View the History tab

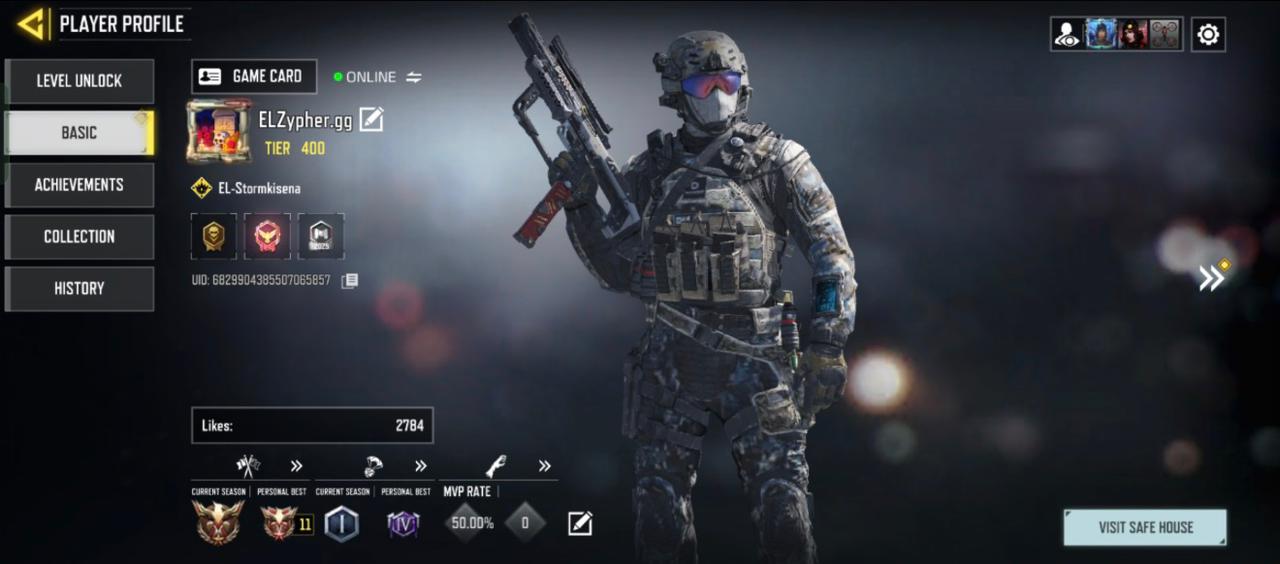click(x=79, y=289)
